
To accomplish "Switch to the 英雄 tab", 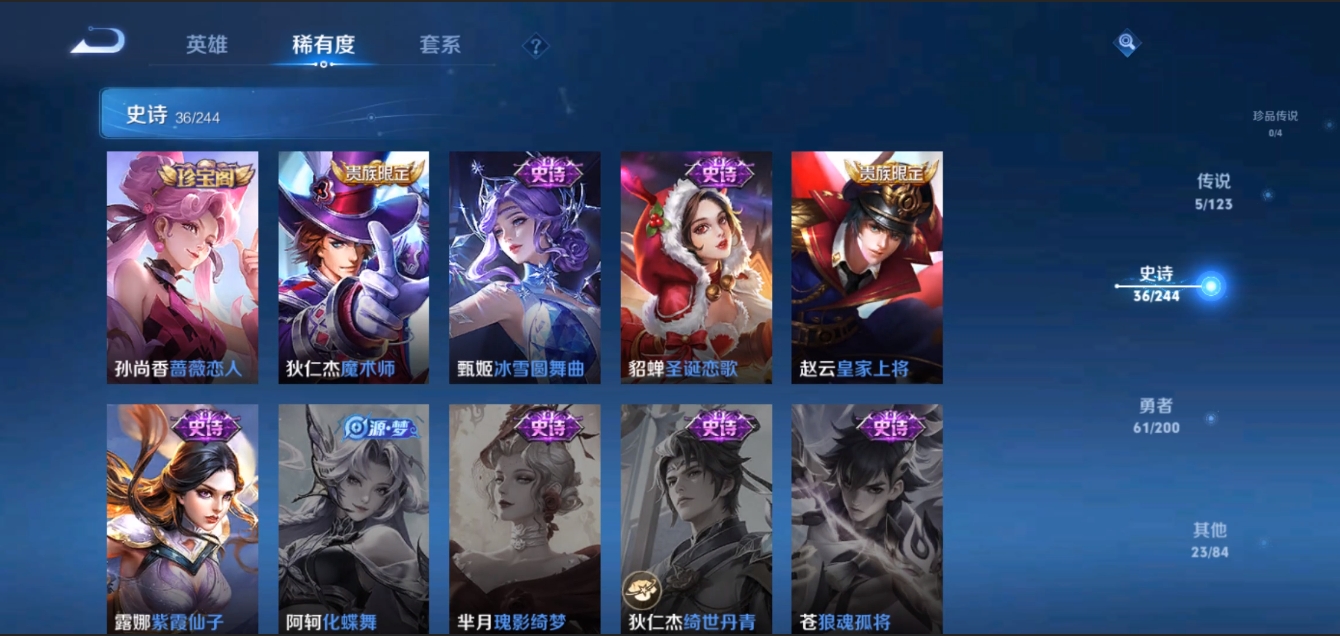I will tap(207, 45).
